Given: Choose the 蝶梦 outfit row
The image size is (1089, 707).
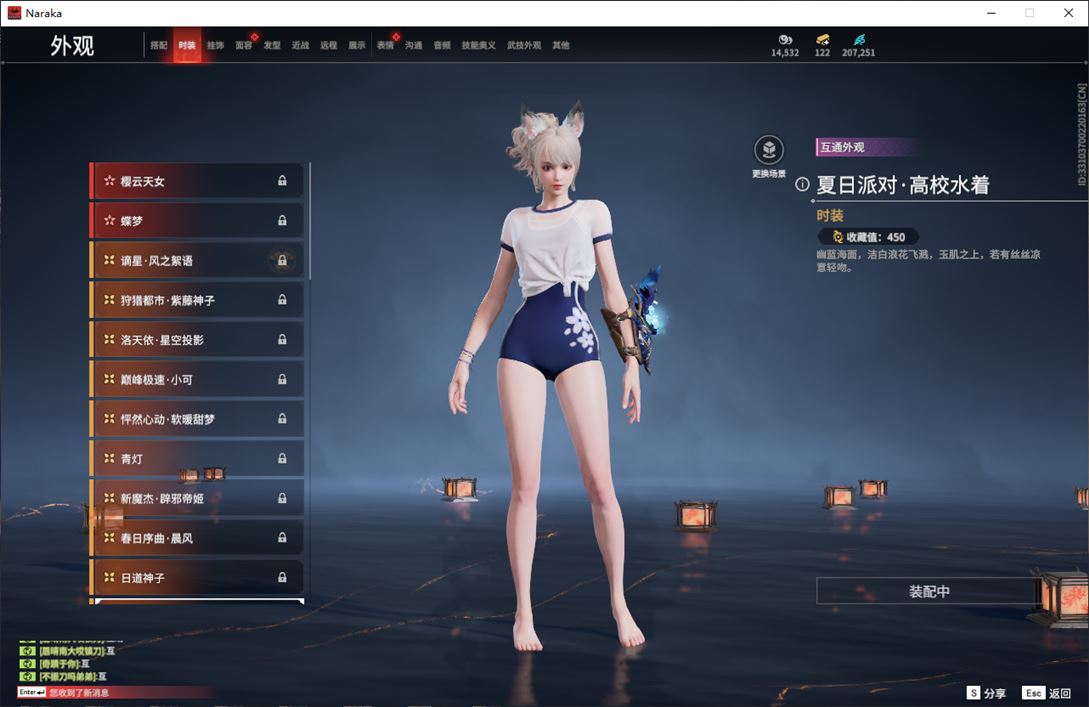Looking at the screenshot, I should (197, 221).
